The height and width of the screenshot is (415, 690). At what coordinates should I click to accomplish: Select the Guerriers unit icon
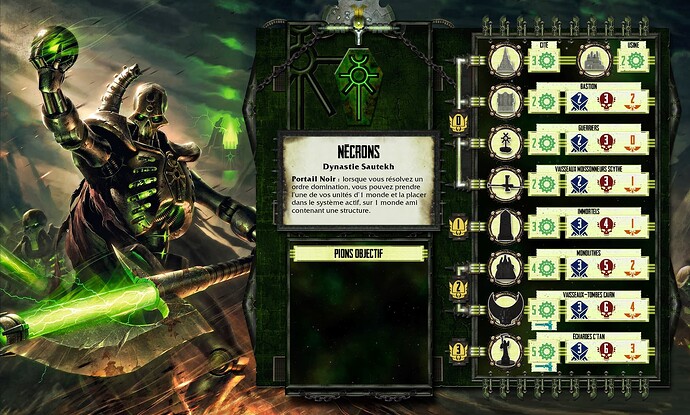tap(507, 142)
